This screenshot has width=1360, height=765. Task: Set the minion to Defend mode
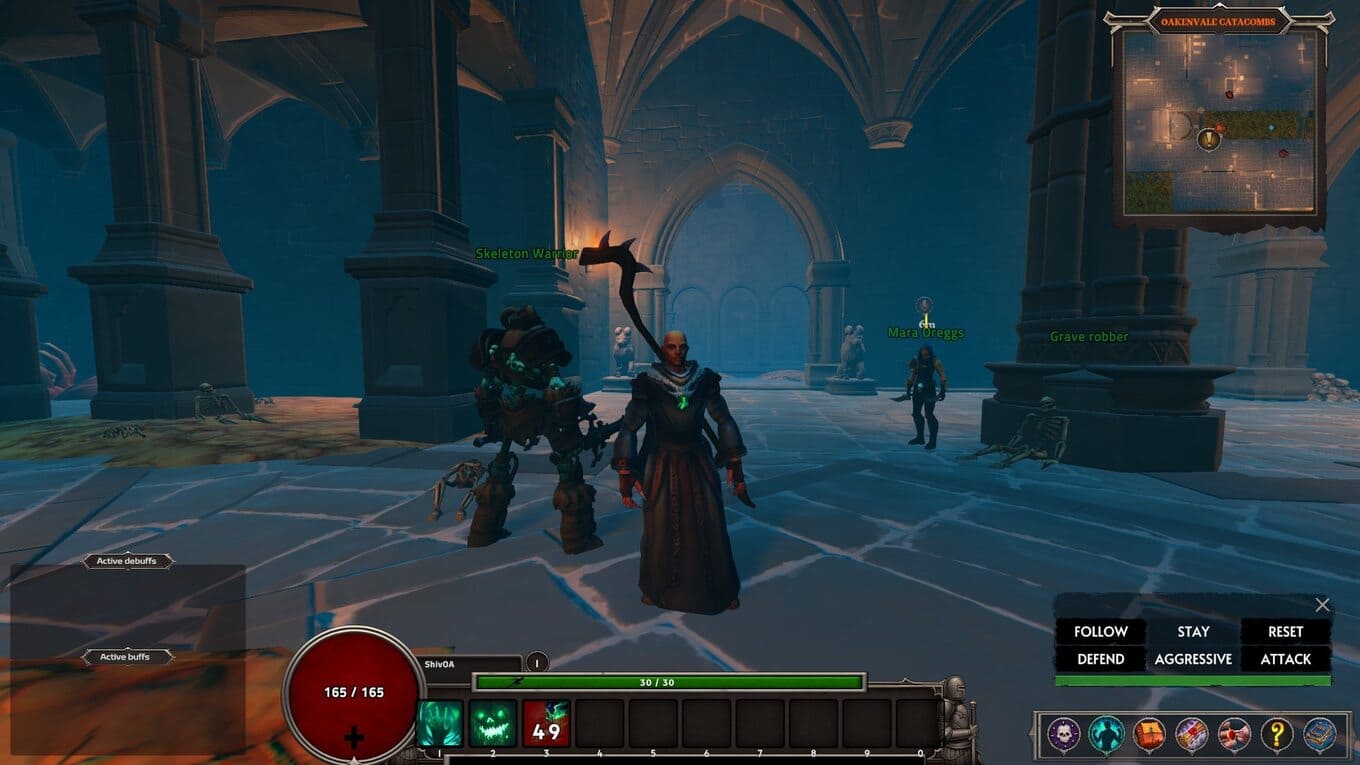(1100, 659)
